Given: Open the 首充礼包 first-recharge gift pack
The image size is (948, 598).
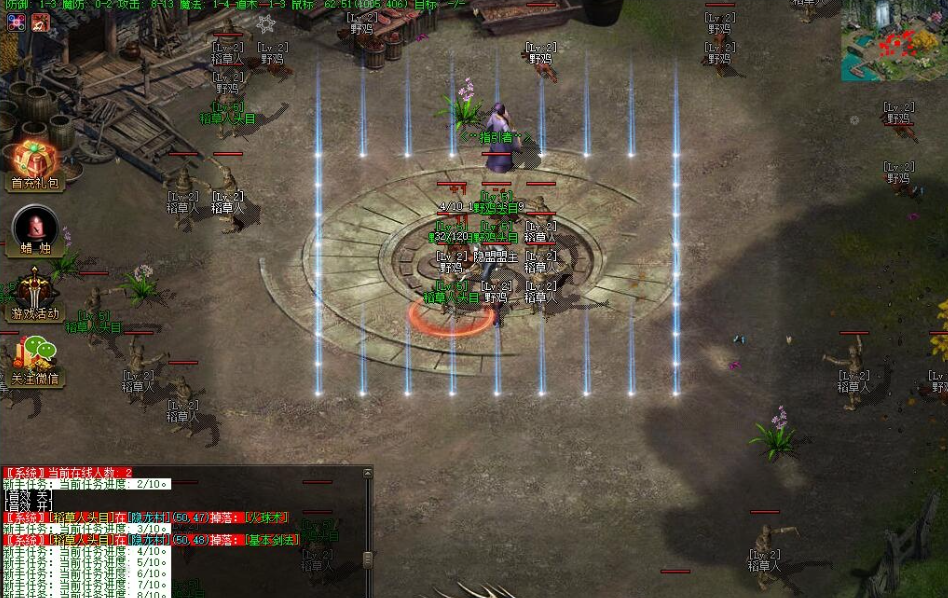Looking at the screenshot, I should tap(35, 164).
